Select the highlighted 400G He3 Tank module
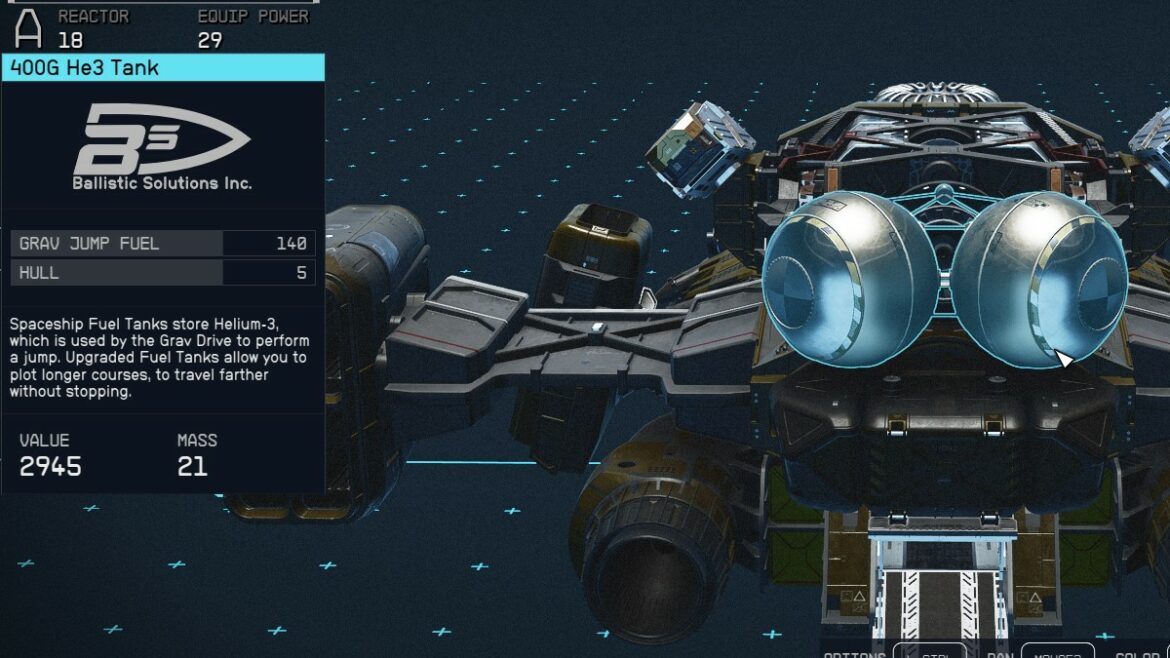1170x658 pixels. pyautogui.click(x=945, y=277)
